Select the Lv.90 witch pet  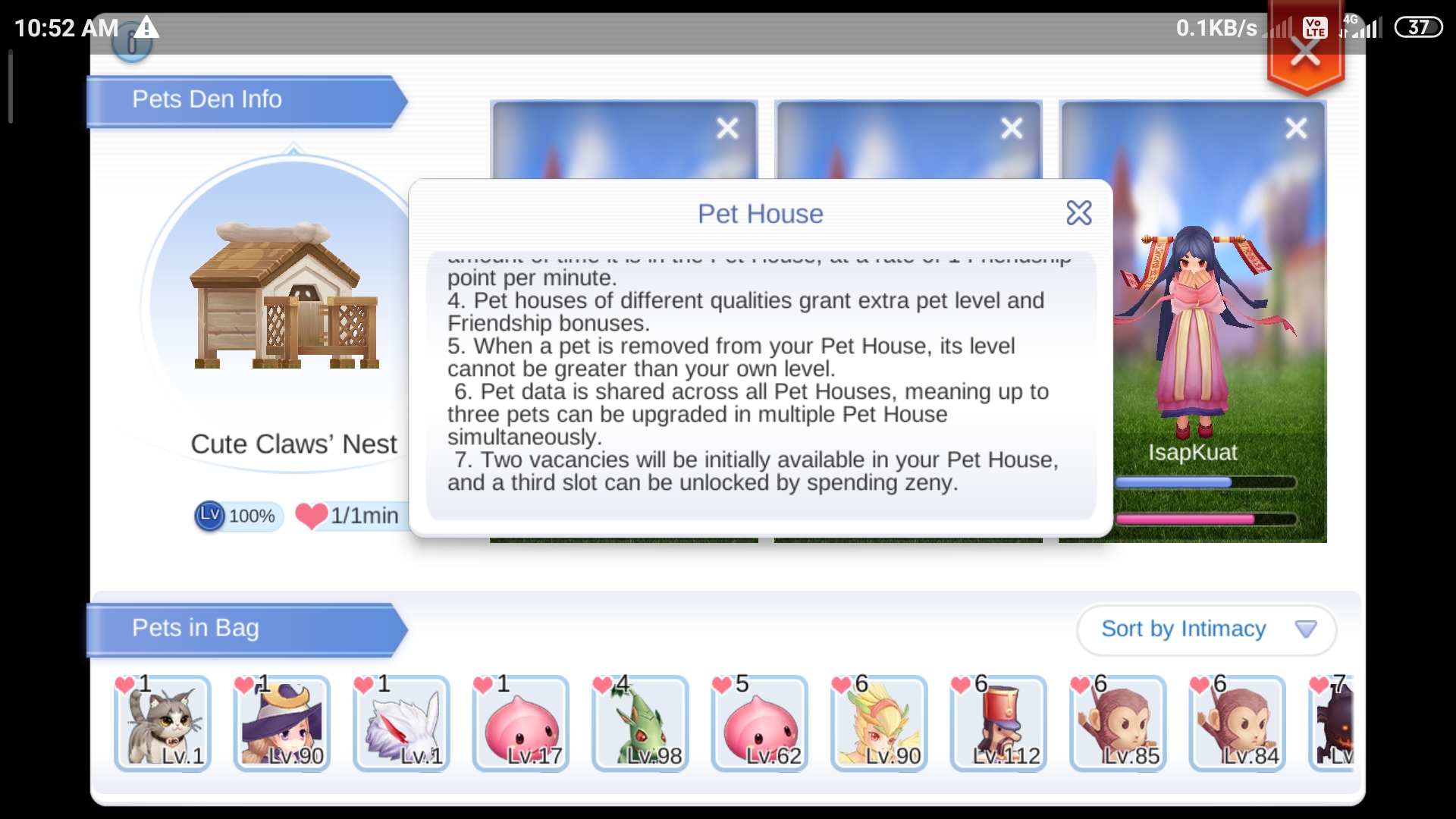[281, 724]
